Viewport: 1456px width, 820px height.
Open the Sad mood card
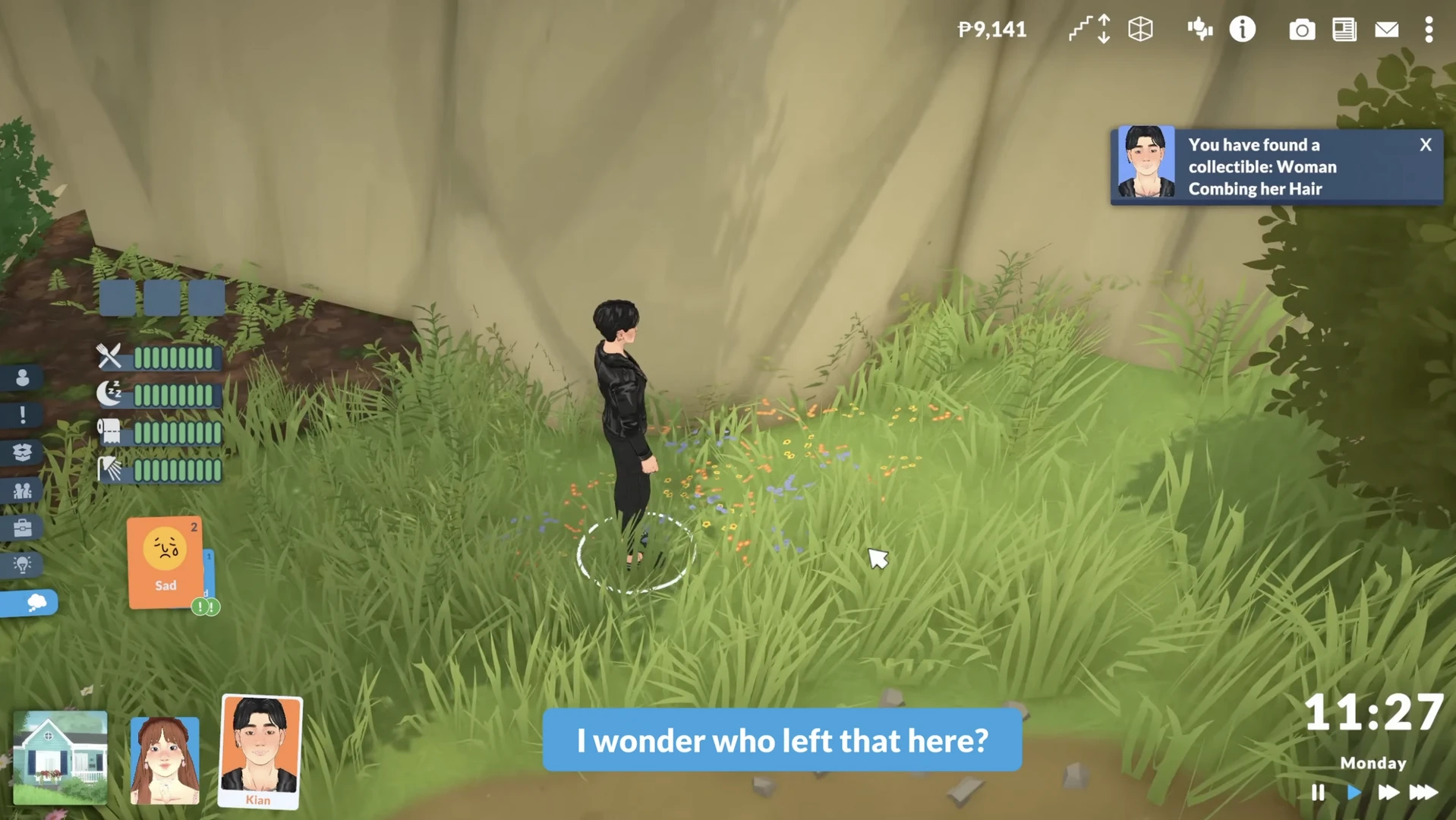(x=165, y=562)
